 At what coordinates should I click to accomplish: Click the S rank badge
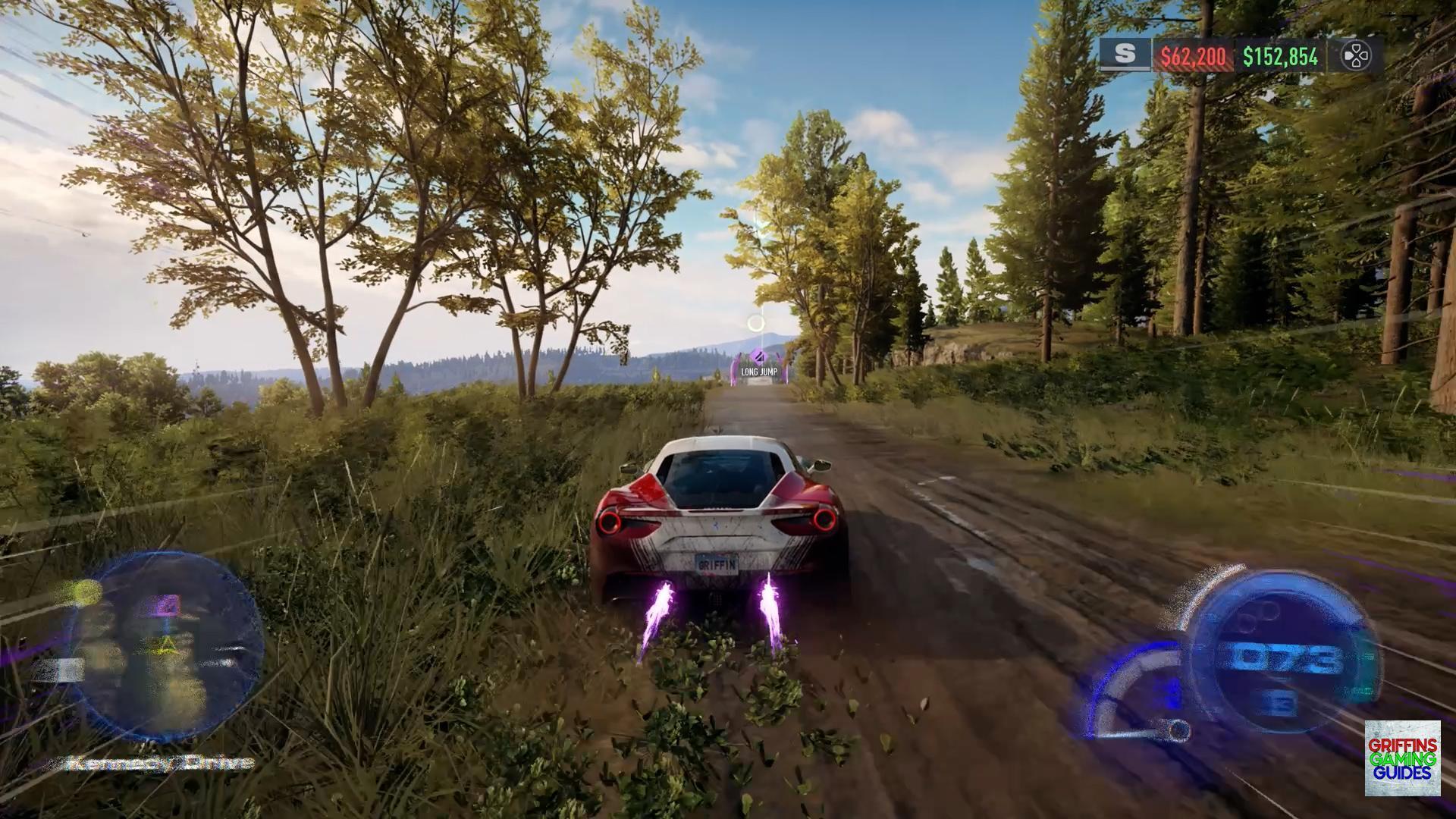(x=1125, y=55)
